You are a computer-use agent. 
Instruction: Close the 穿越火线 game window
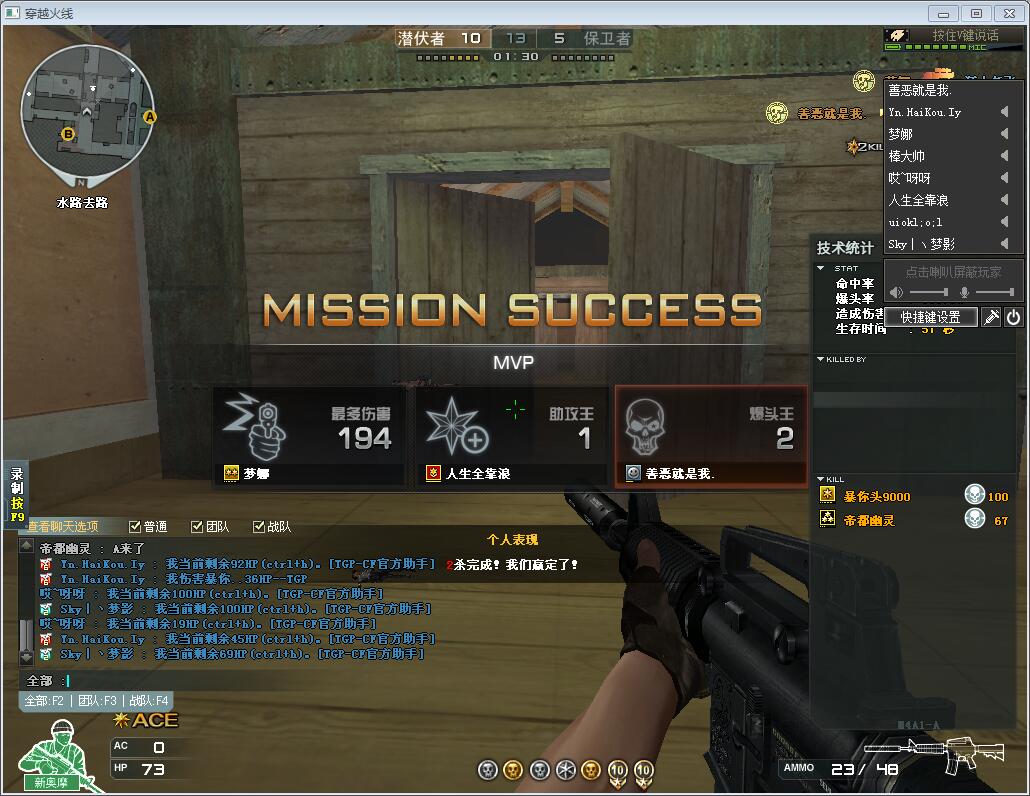click(1006, 13)
